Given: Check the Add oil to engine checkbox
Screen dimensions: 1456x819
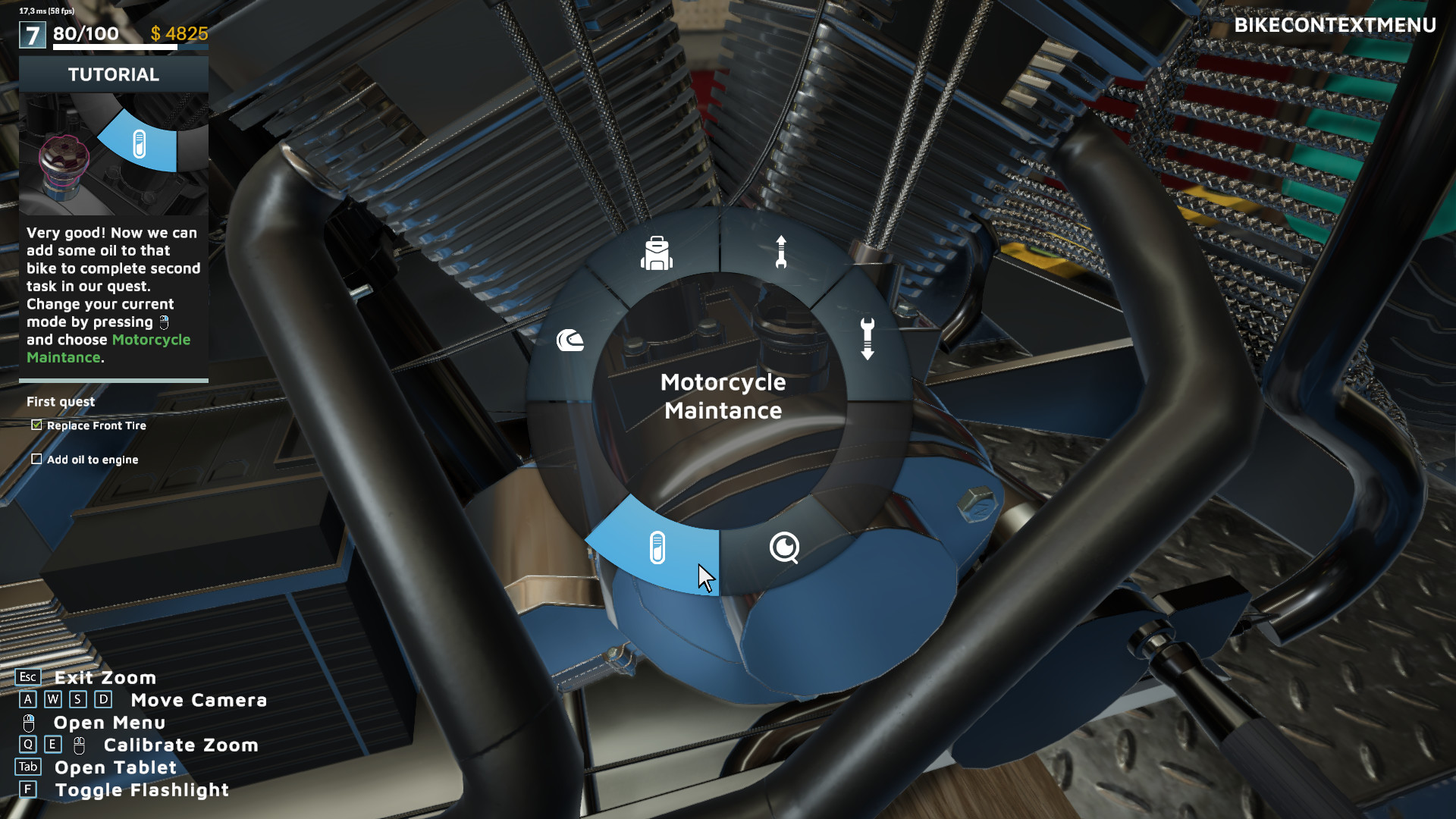Looking at the screenshot, I should tap(36, 459).
